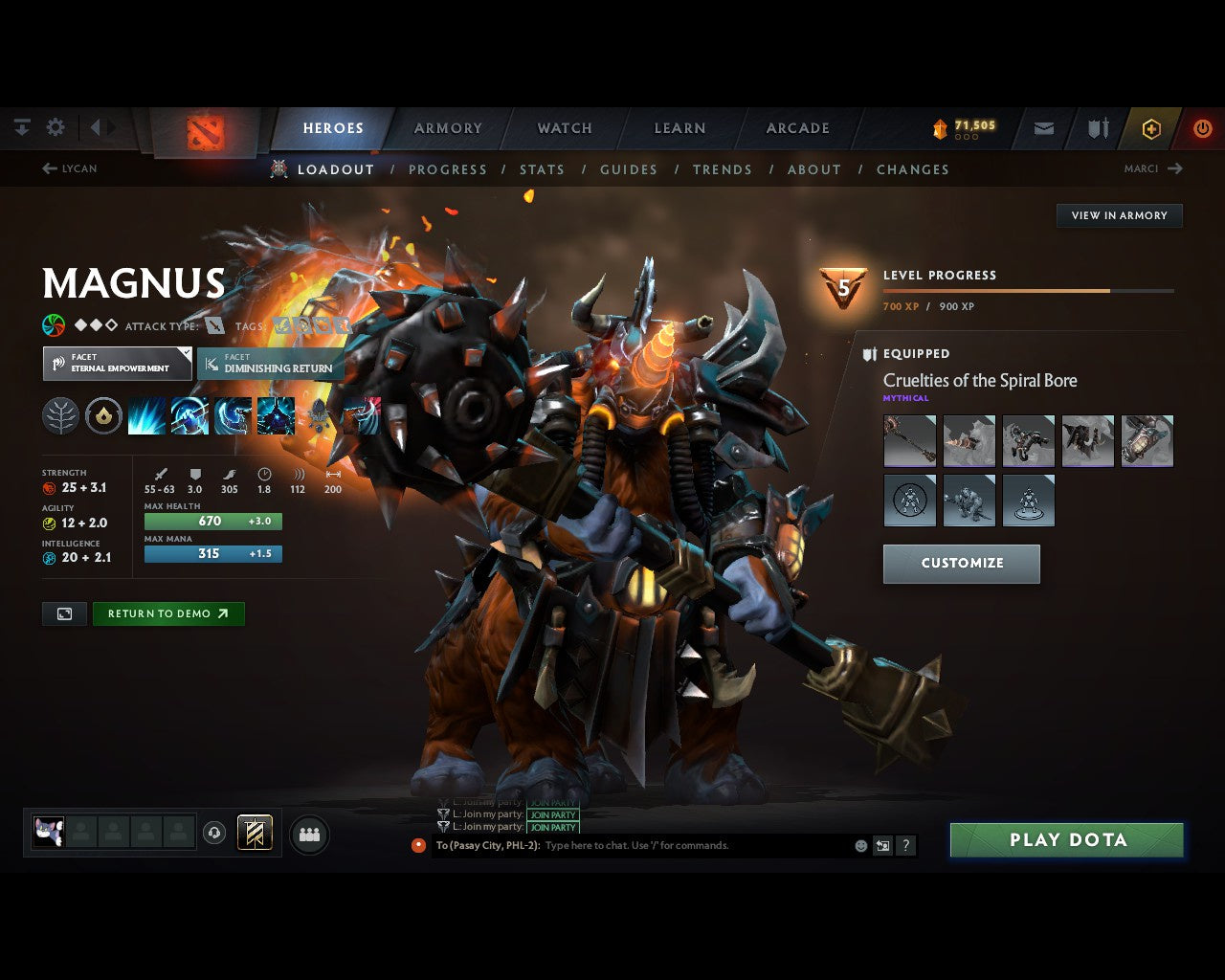Select the Eternal Empowerment facet

coord(117,363)
